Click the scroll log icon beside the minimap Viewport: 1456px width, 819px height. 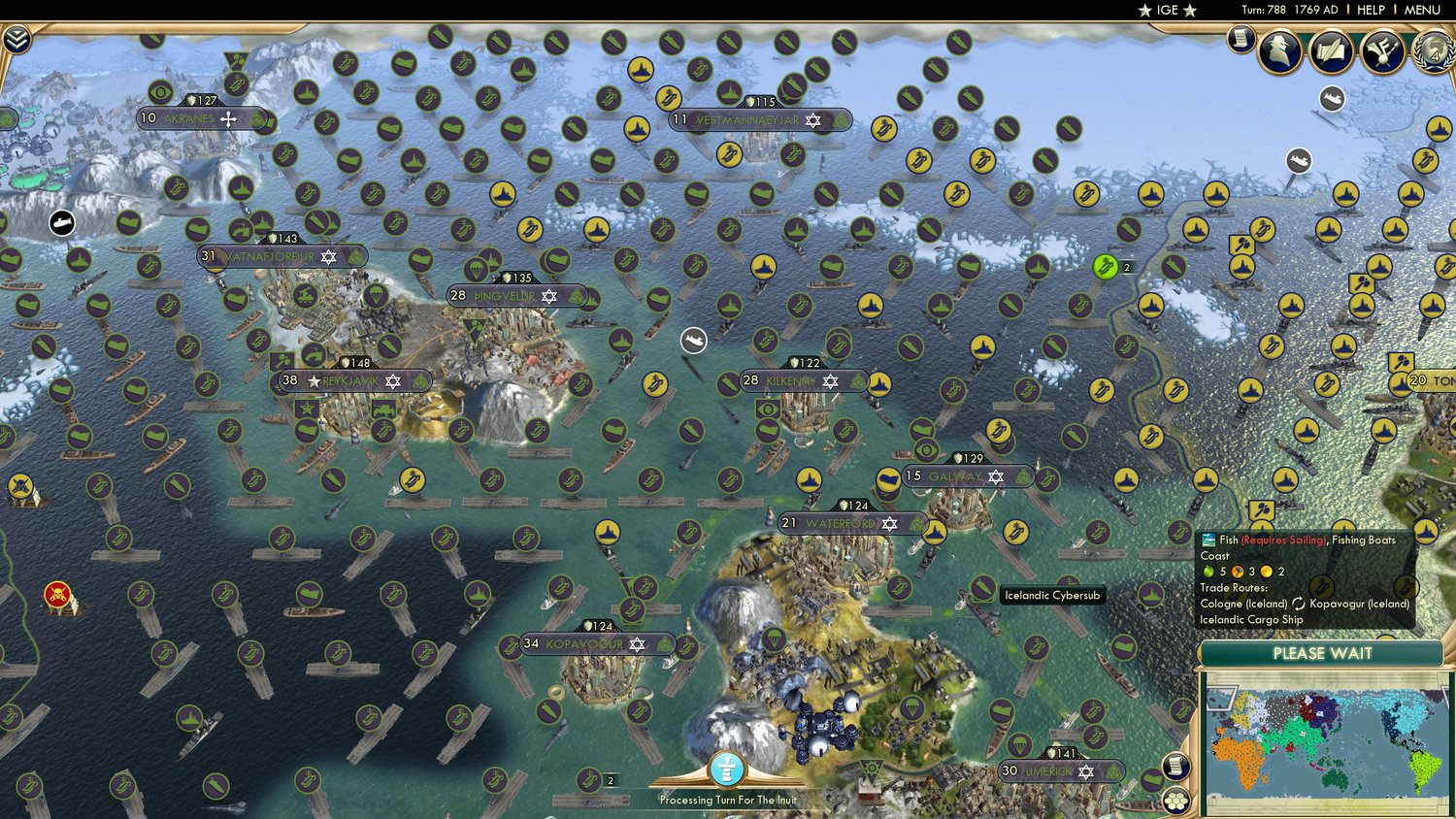pyautogui.click(x=1176, y=766)
